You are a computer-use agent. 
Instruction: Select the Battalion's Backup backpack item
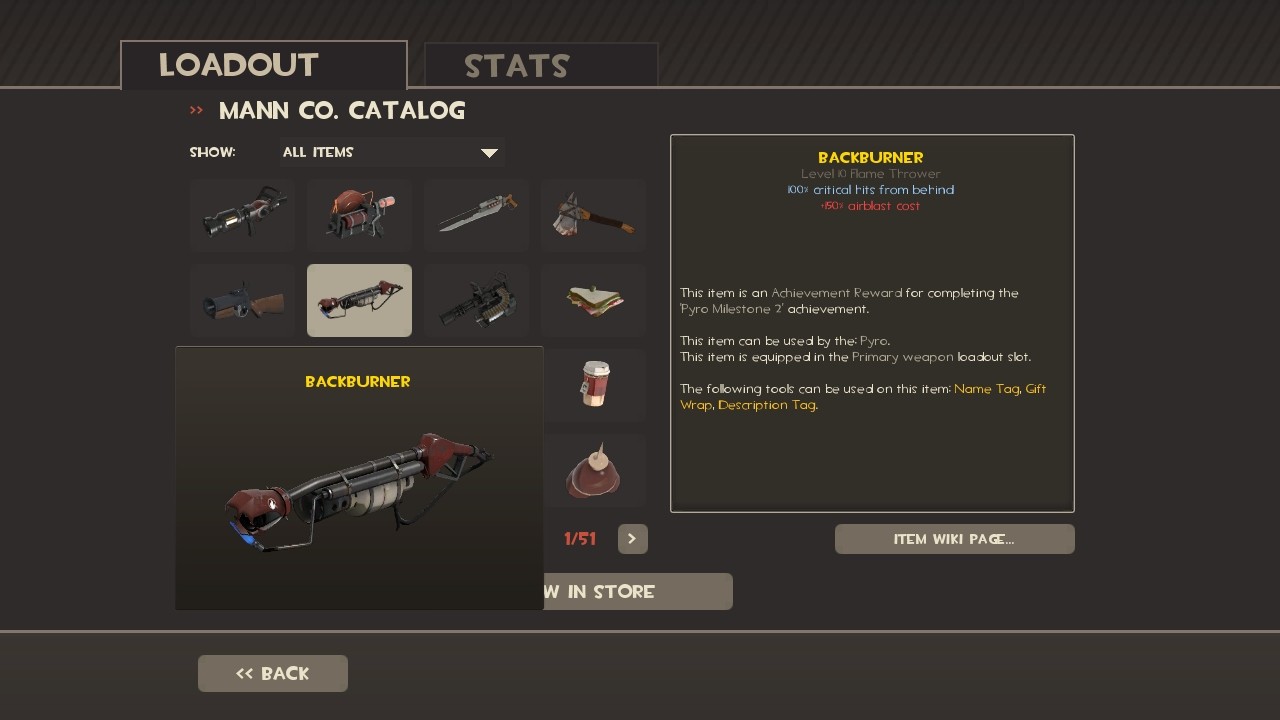click(358, 214)
